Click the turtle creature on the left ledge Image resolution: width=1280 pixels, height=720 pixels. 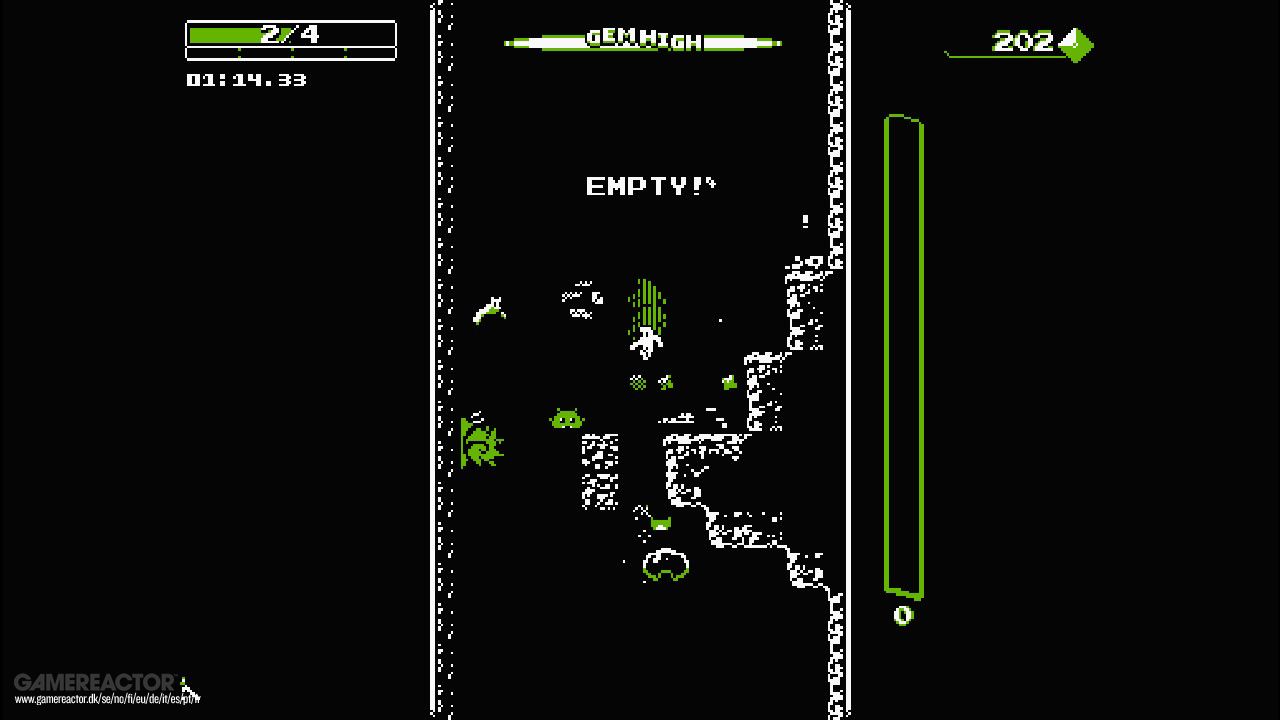[484, 447]
